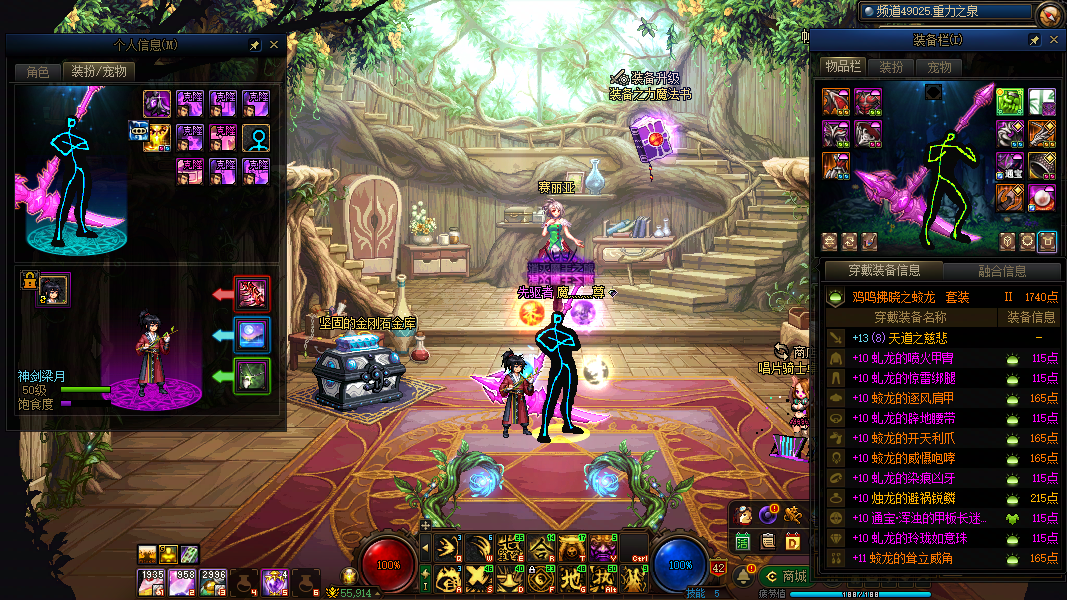Select the 穿戴装备信息 tab
The width and height of the screenshot is (1067, 600).
pyautogui.click(x=883, y=271)
